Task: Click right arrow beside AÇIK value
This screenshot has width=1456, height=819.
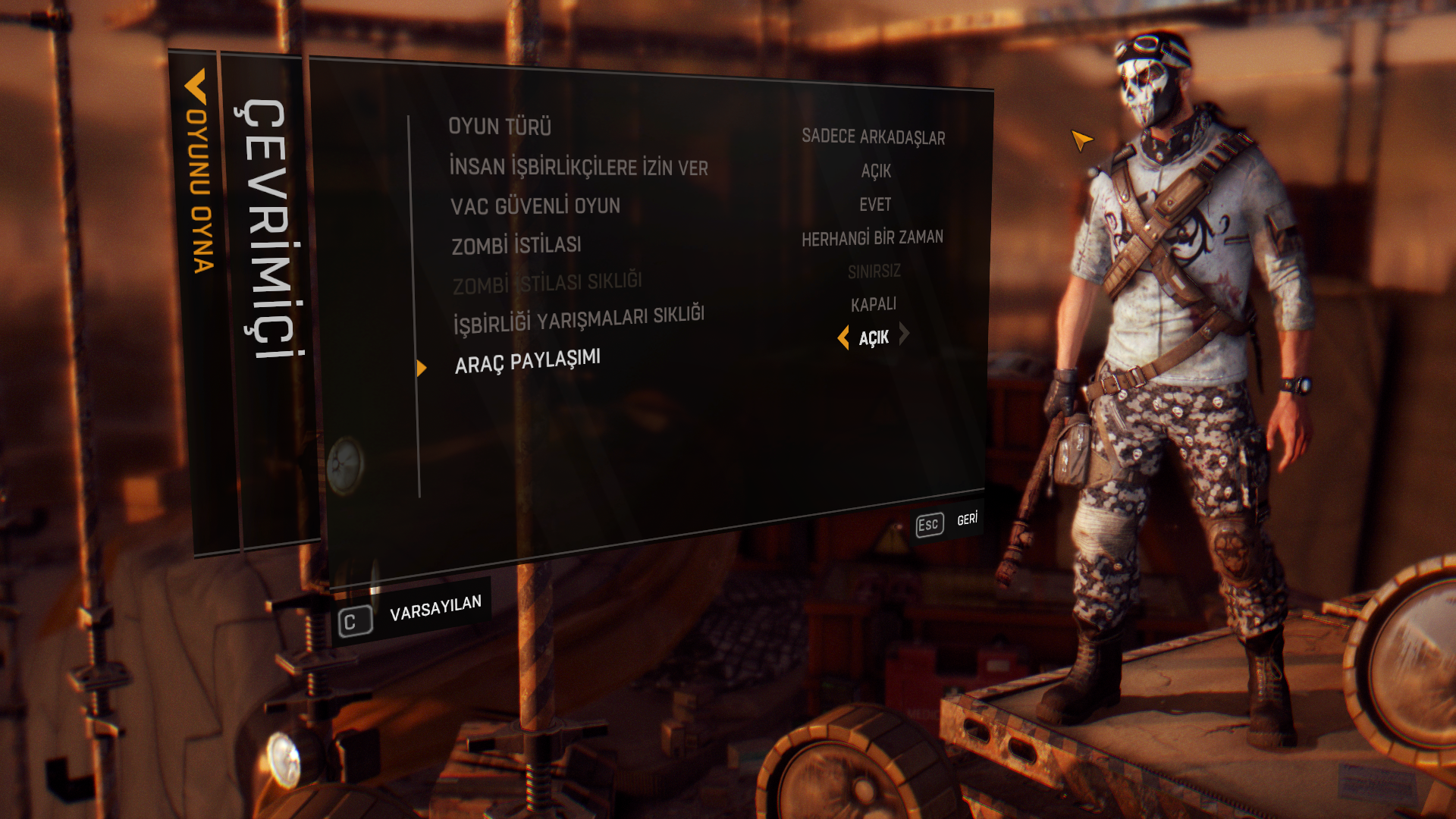Action: point(904,334)
